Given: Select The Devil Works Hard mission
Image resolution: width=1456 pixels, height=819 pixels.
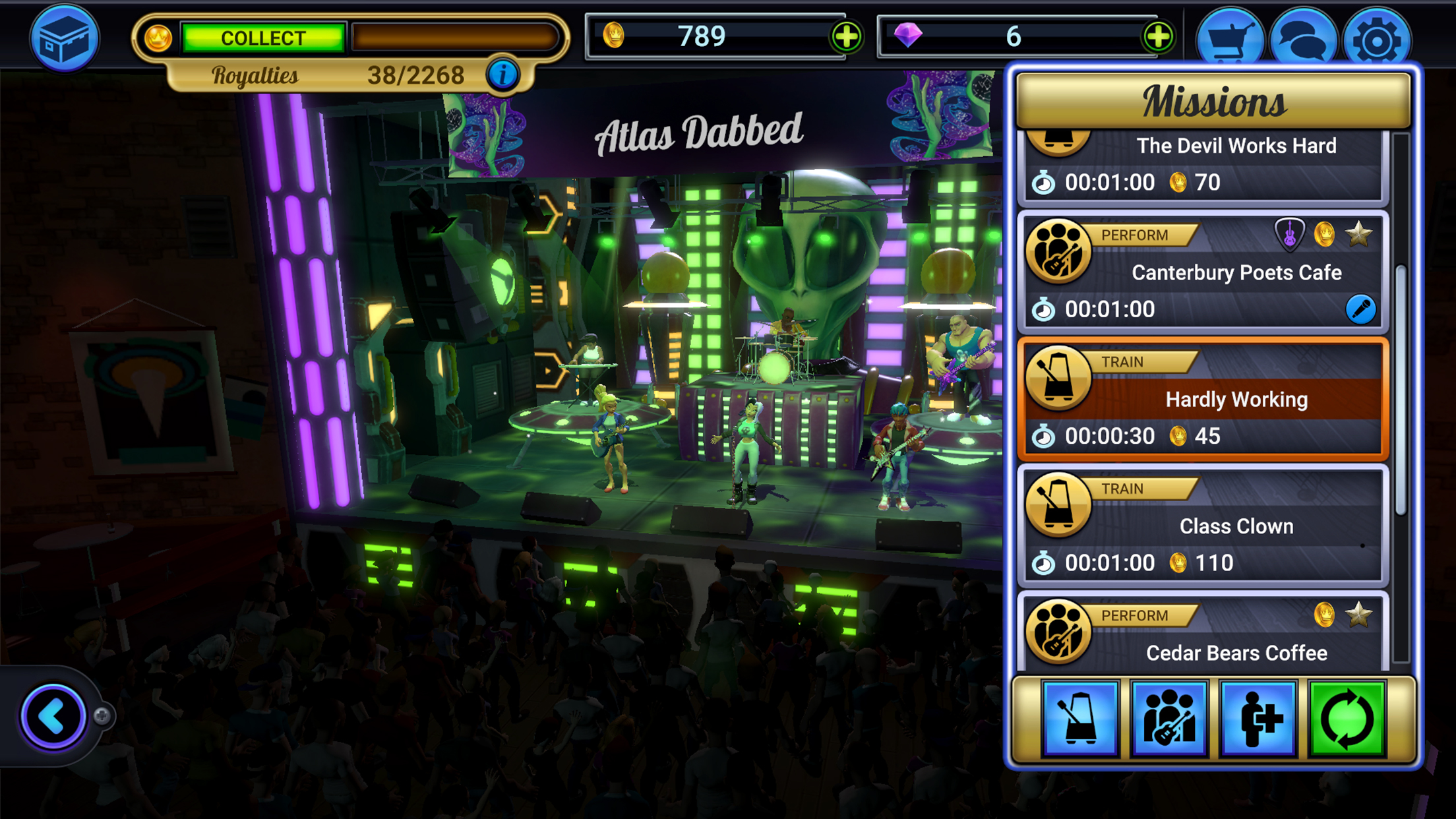Looking at the screenshot, I should click(1203, 165).
